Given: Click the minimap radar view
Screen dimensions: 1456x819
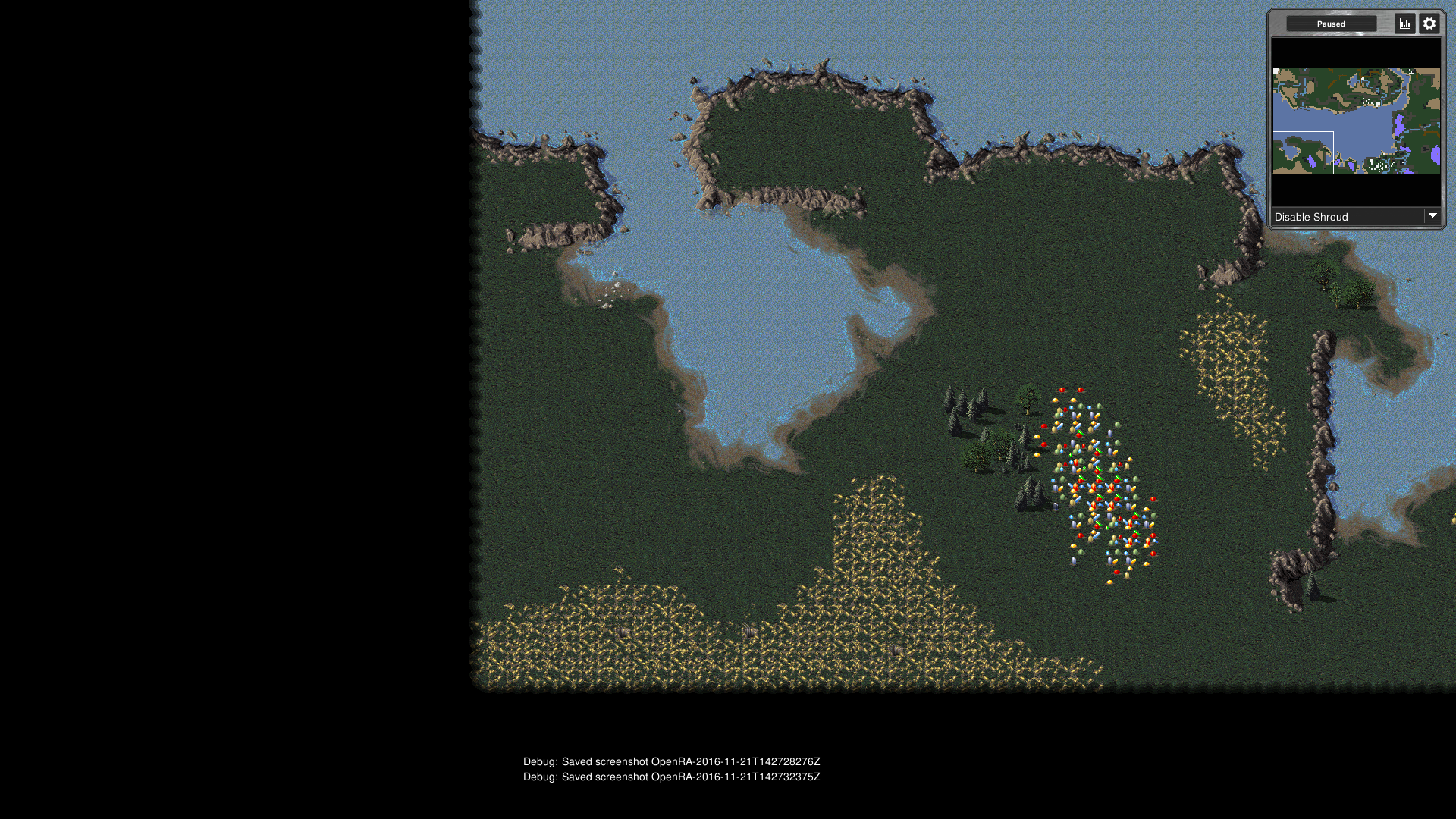Looking at the screenshot, I should coord(1356,121).
